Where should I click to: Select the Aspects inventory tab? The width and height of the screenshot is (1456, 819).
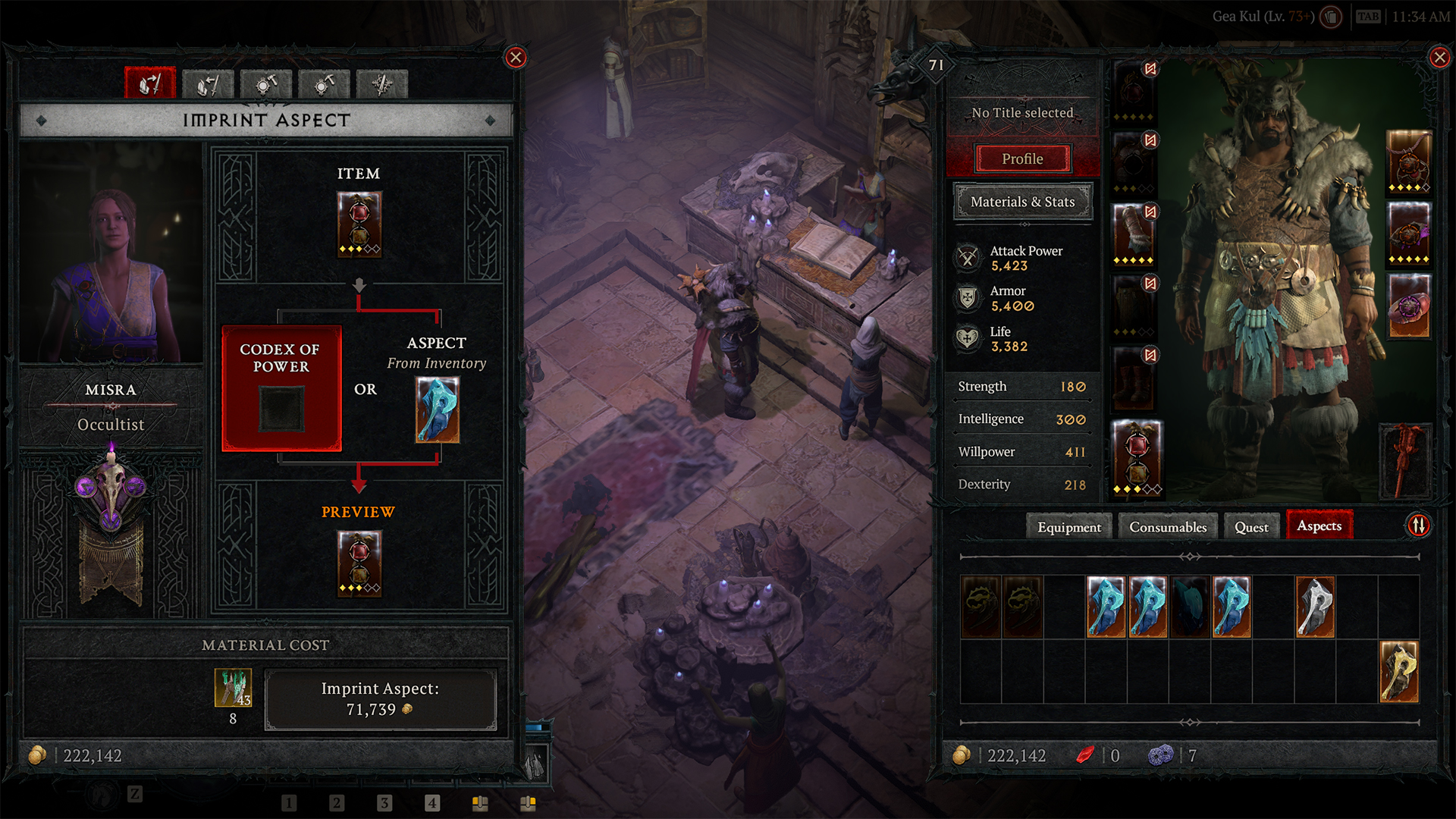coord(1319,526)
